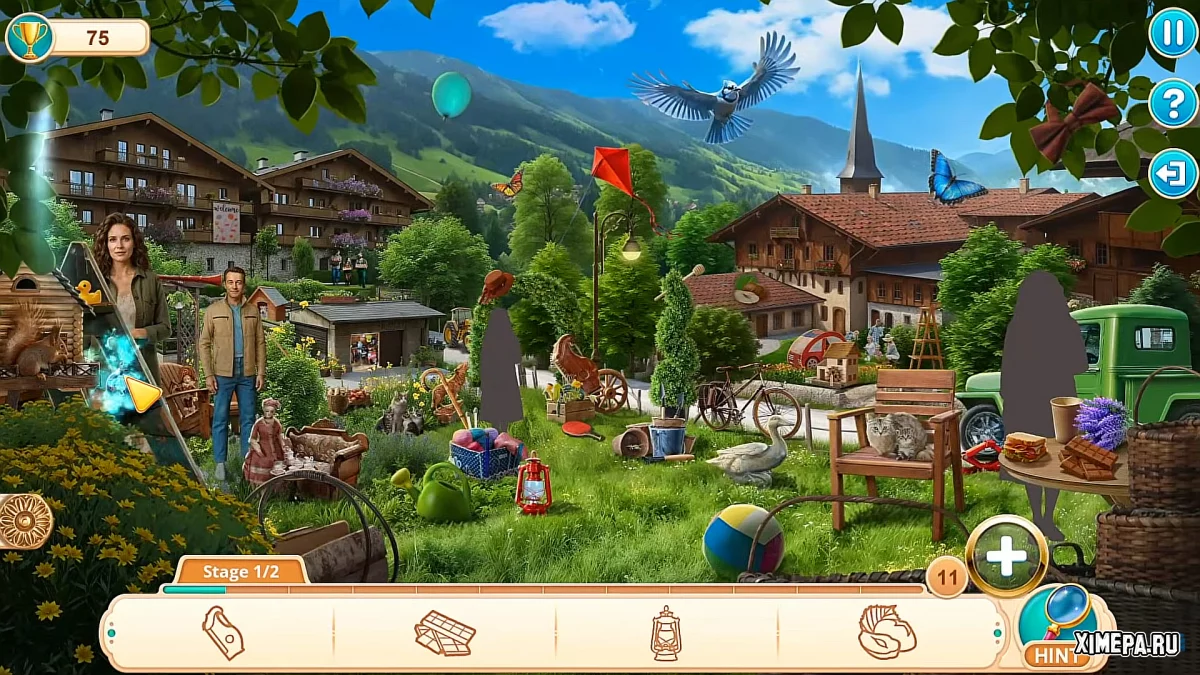This screenshot has height=675, width=1200.
Task: Open the Stage 1/2 tab
Action: tap(240, 572)
